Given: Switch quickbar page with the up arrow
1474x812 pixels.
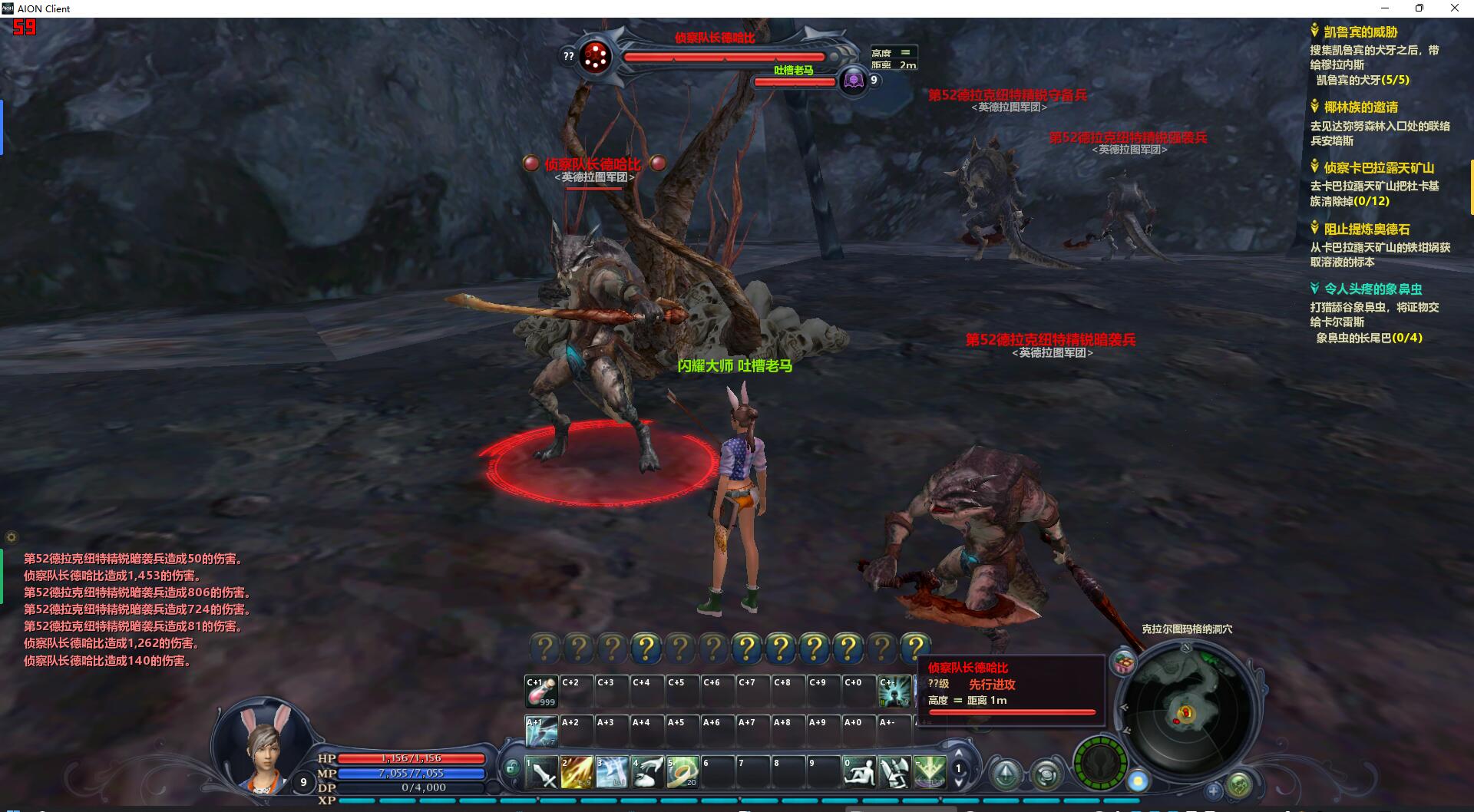Looking at the screenshot, I should [958, 754].
